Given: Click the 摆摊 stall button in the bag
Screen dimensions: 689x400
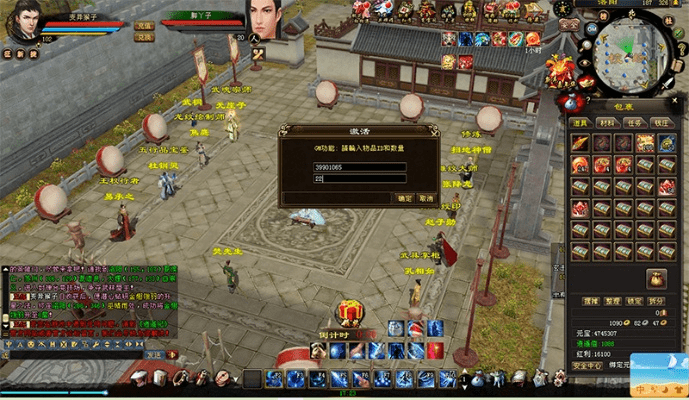Looking at the screenshot, I should tap(591, 299).
